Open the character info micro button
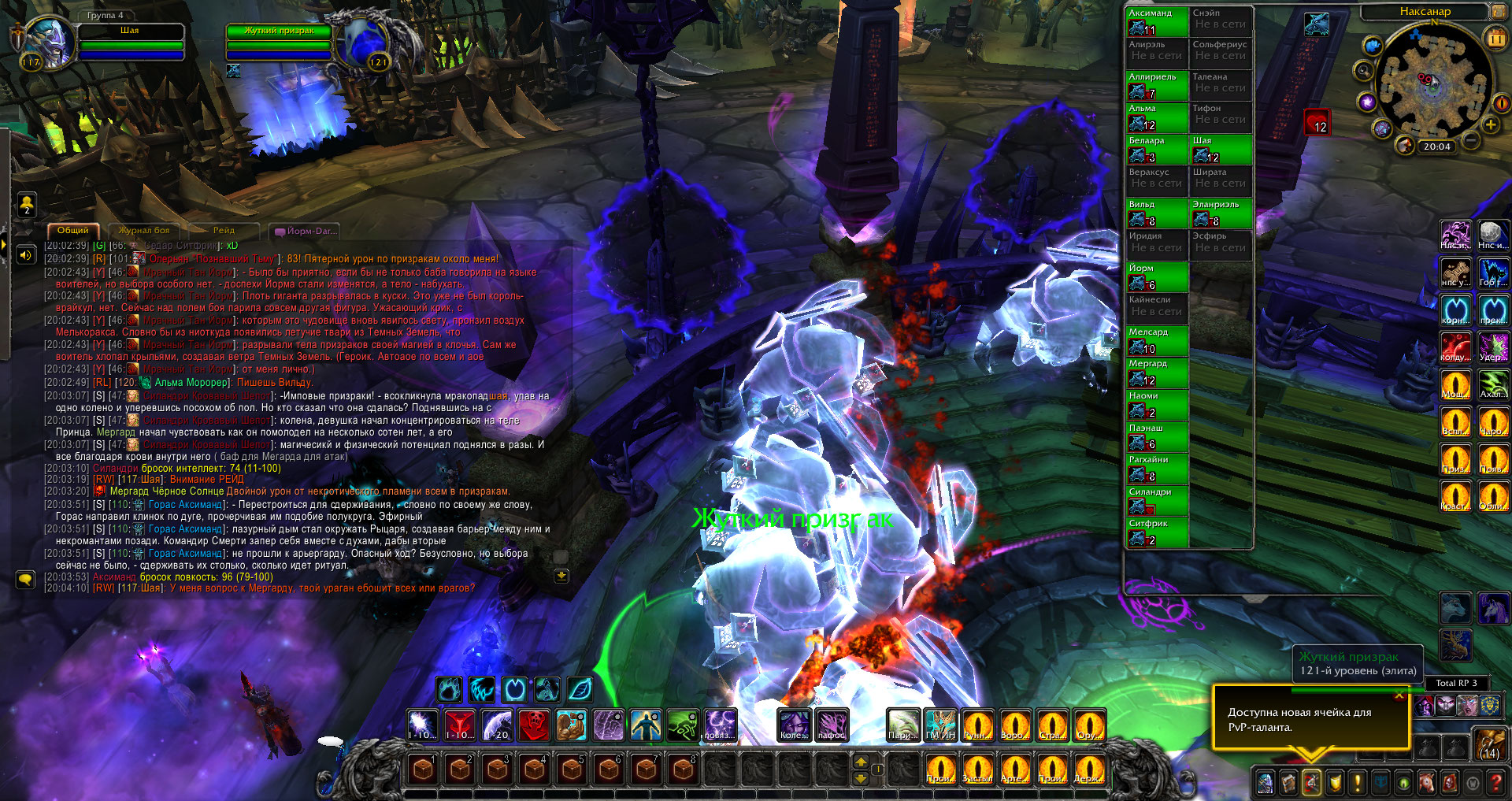This screenshot has width=1512, height=801. click(x=1265, y=783)
